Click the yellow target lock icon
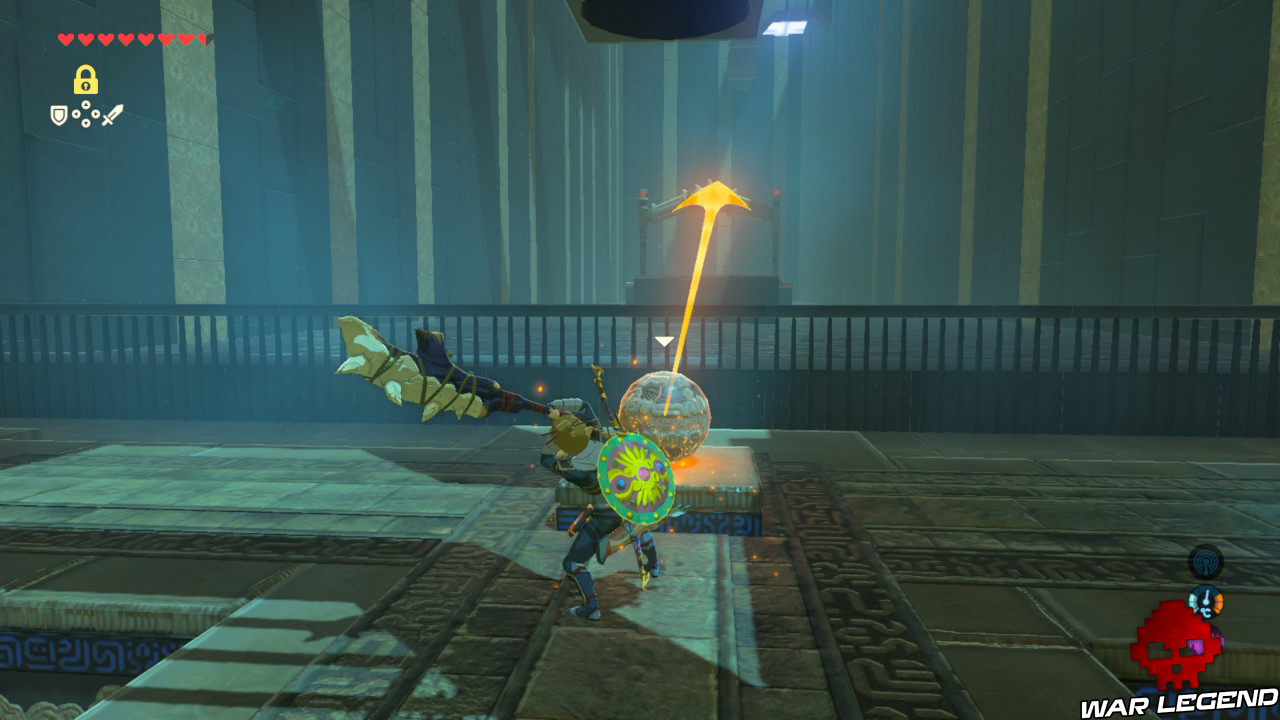 tap(86, 79)
